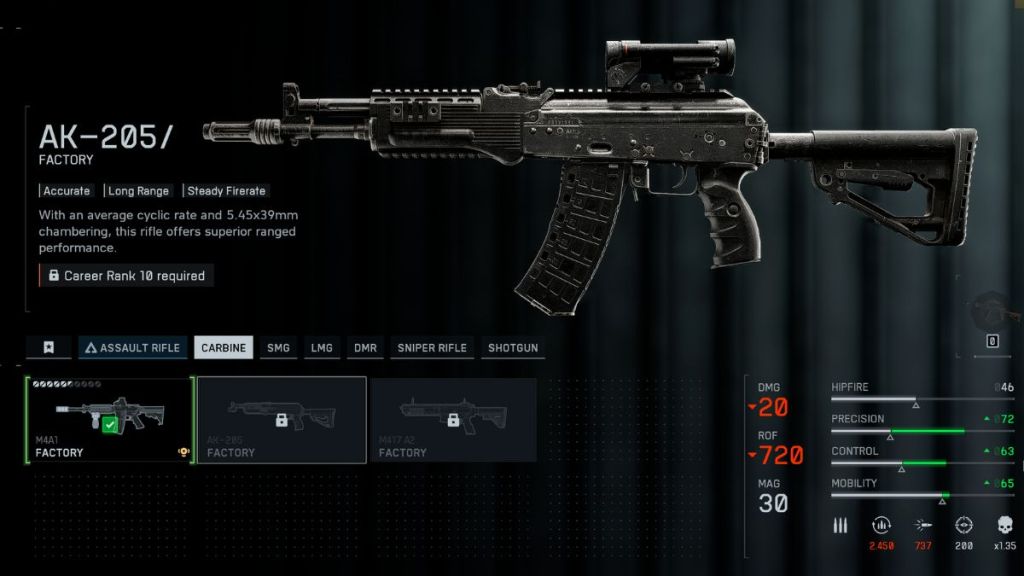This screenshot has height=576, width=1024.
Task: Choose the locked AK-205 Factory tile
Action: 281,419
